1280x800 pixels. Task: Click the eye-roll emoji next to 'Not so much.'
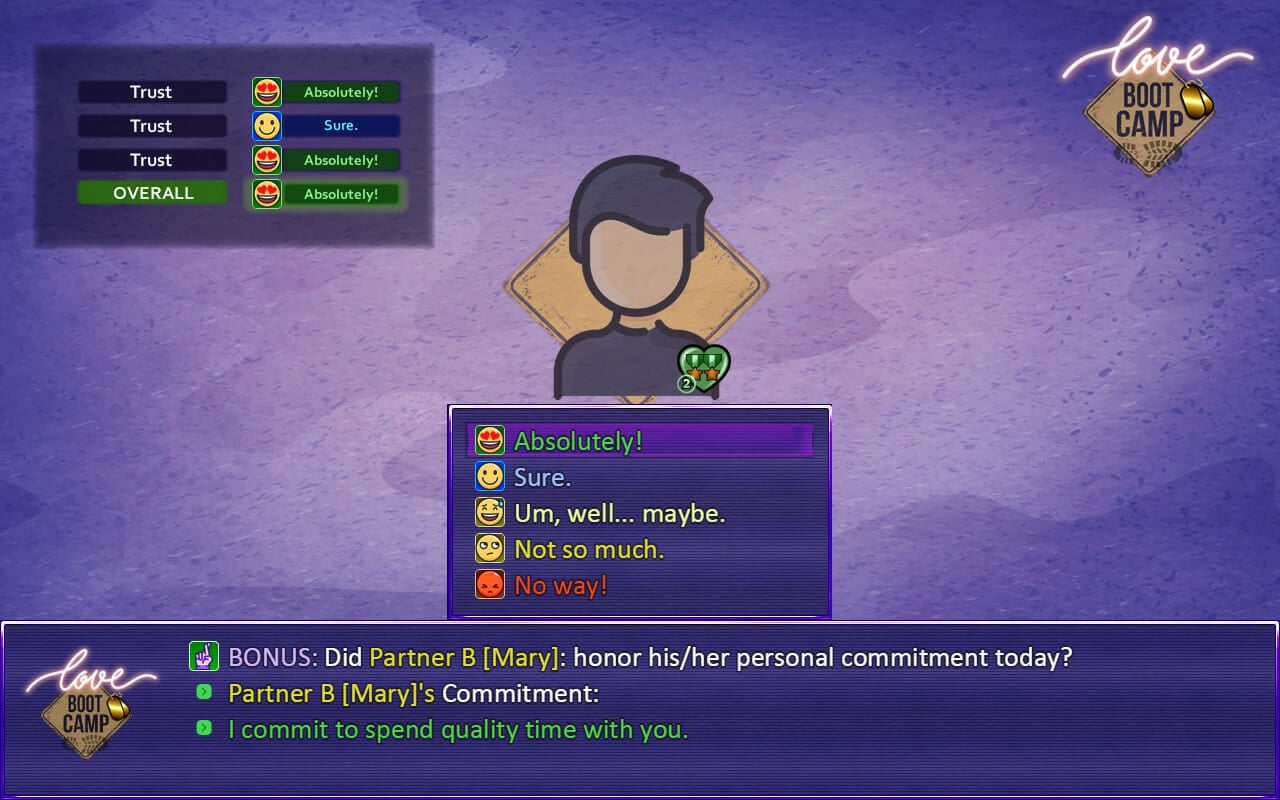tap(489, 547)
